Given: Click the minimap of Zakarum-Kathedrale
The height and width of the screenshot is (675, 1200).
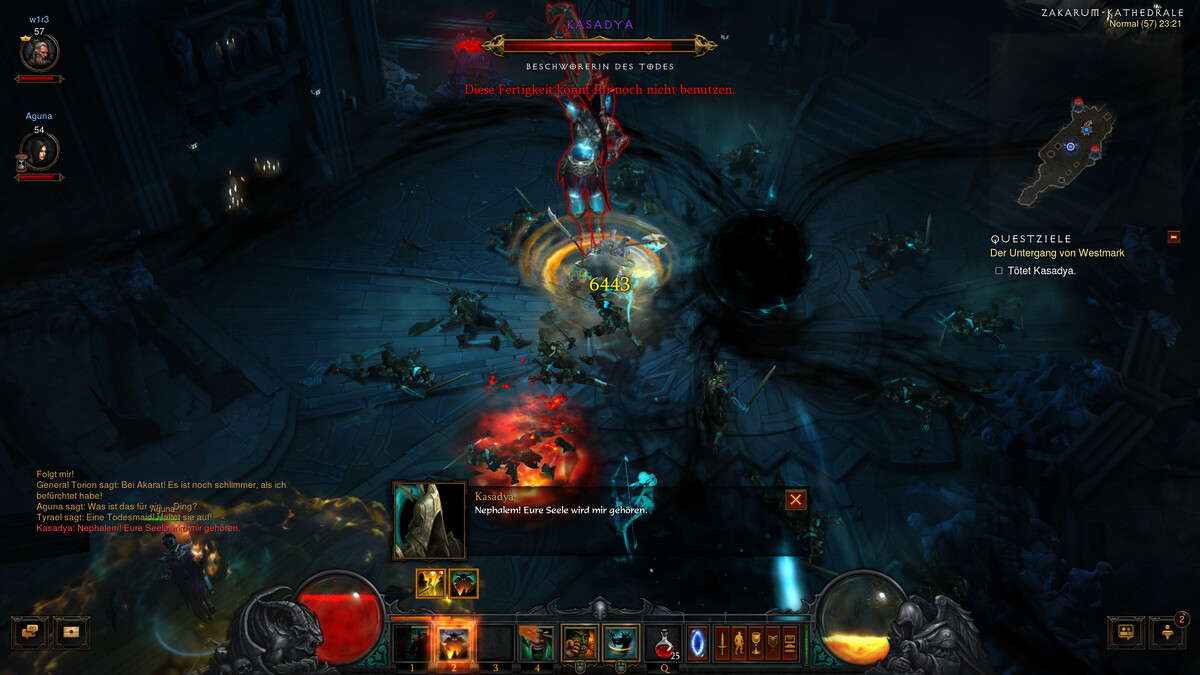Looking at the screenshot, I should point(1070,150).
